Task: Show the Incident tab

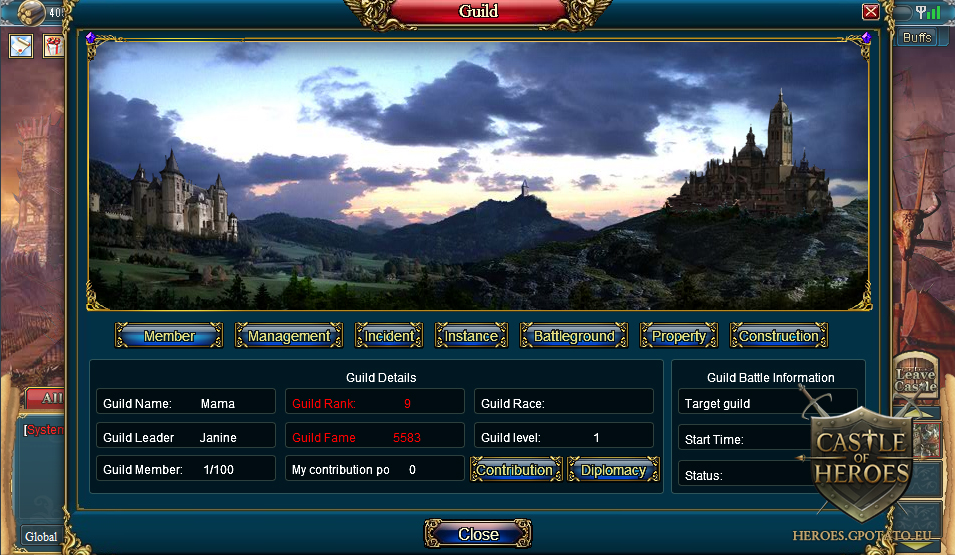Action: [389, 336]
